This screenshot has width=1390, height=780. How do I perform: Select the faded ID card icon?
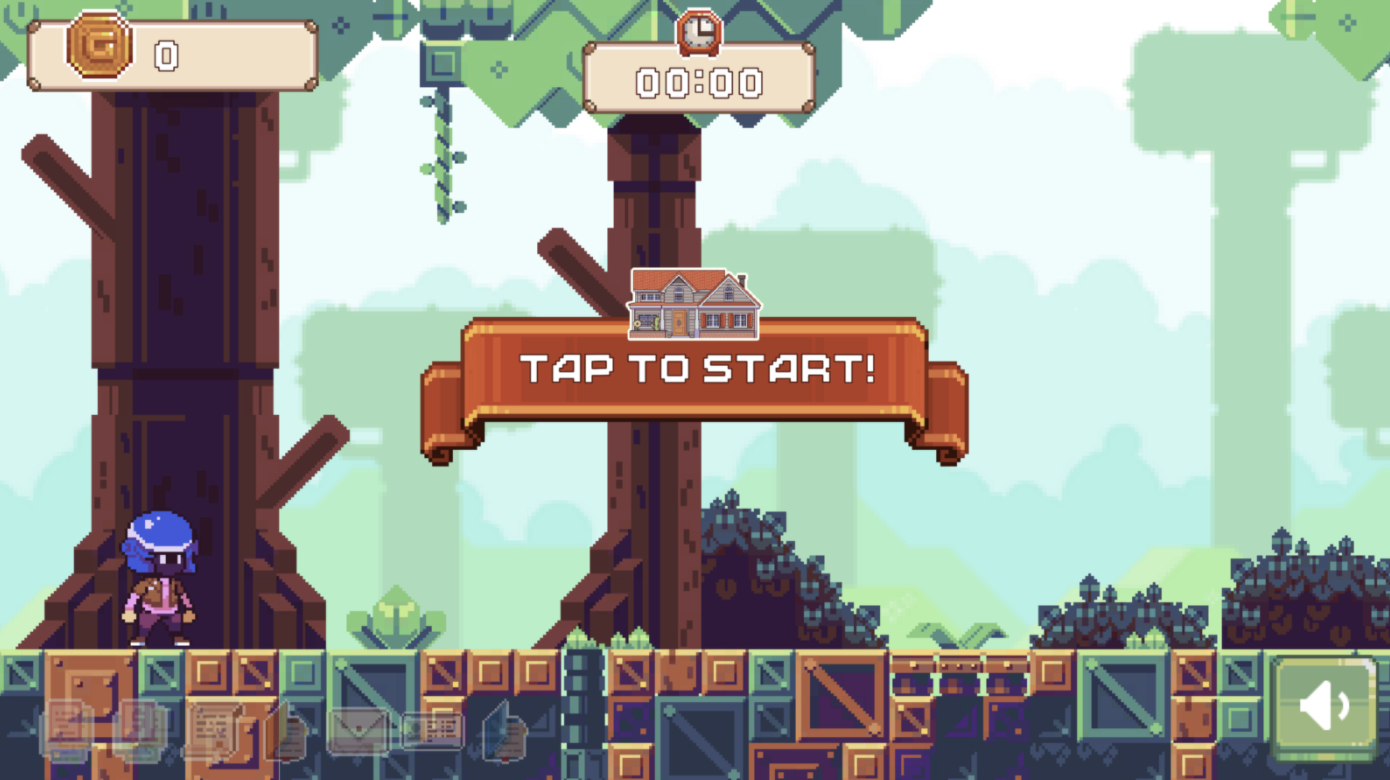[x=432, y=730]
